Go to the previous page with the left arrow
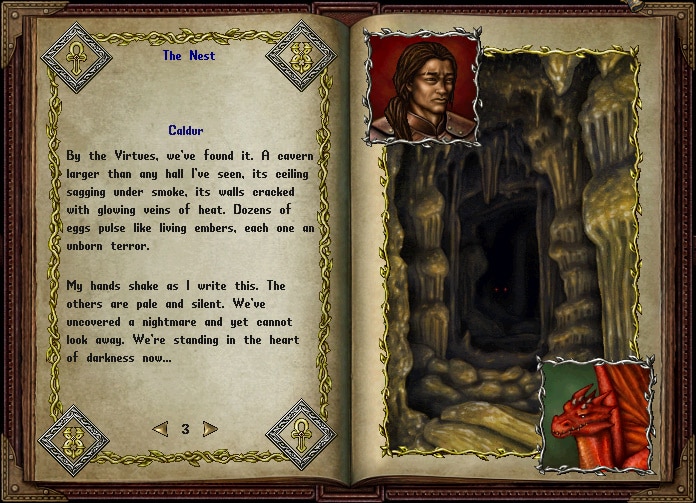Viewport: 696px width, 503px height. tap(160, 429)
